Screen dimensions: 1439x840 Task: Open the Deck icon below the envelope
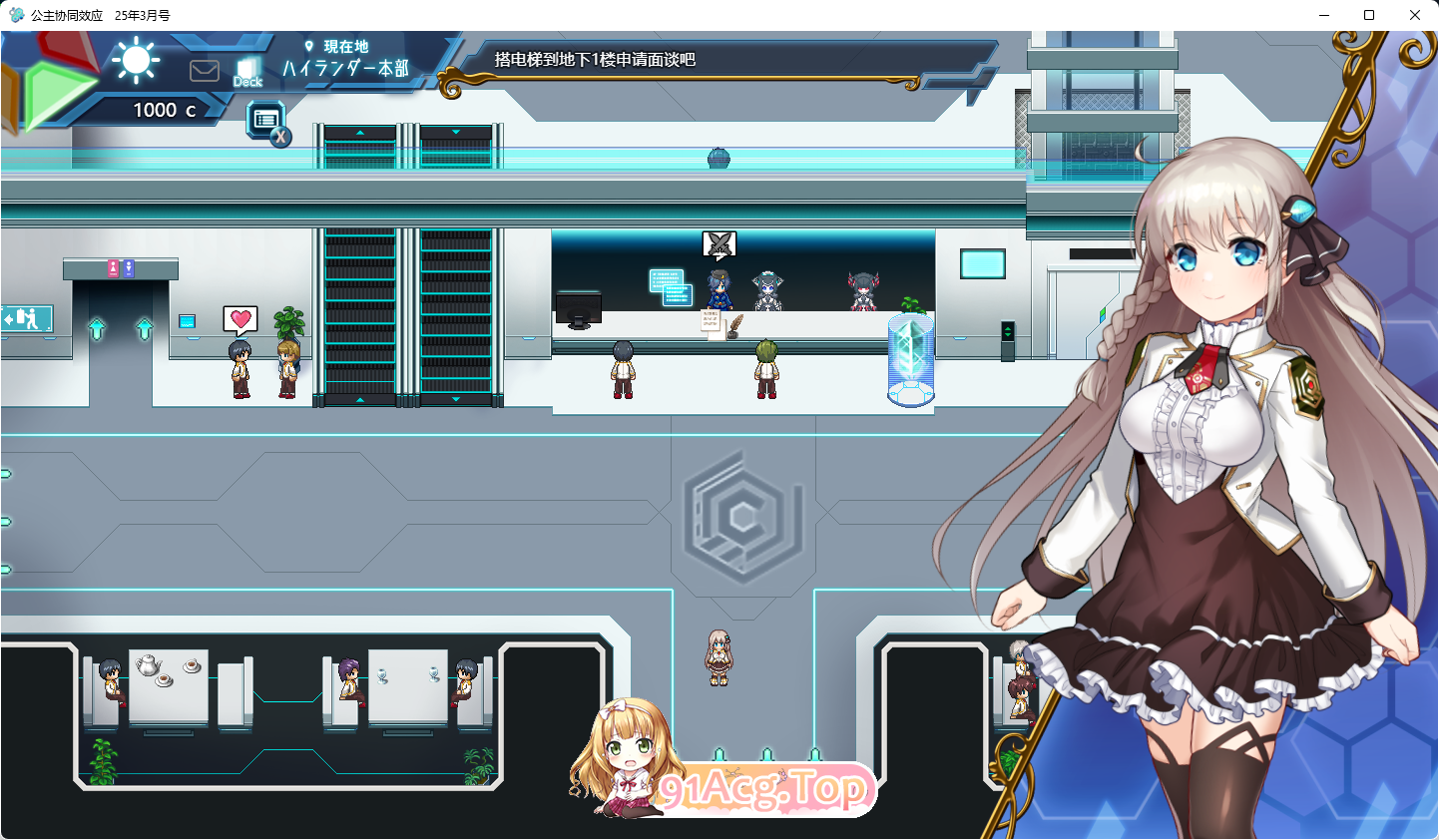click(246, 70)
